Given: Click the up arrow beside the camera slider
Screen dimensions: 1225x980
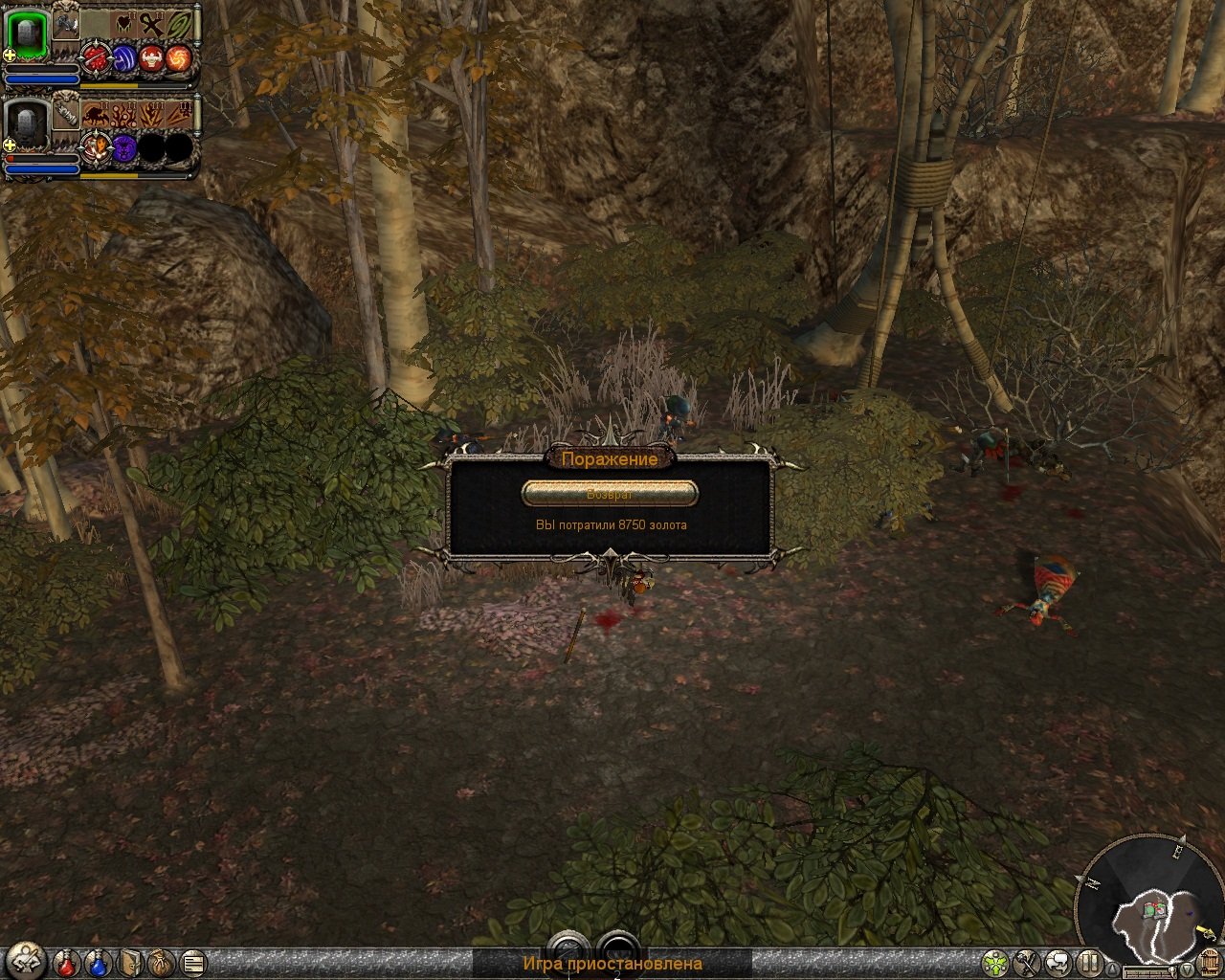Looking at the screenshot, I should [1113, 968].
